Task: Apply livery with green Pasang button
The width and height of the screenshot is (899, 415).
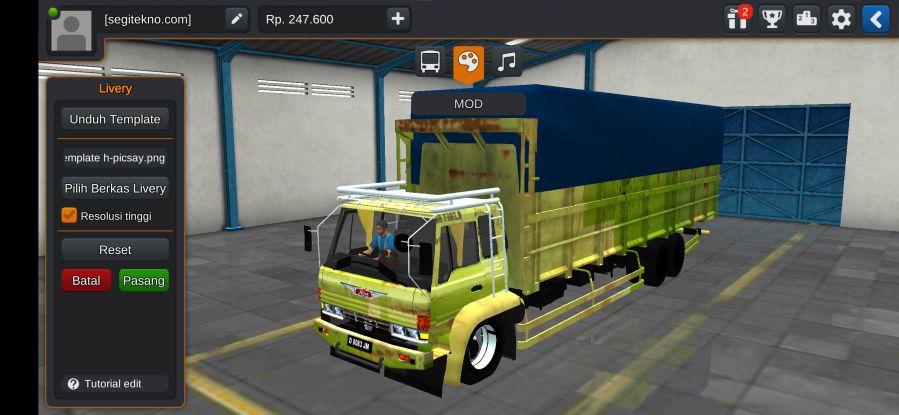Action: click(143, 281)
